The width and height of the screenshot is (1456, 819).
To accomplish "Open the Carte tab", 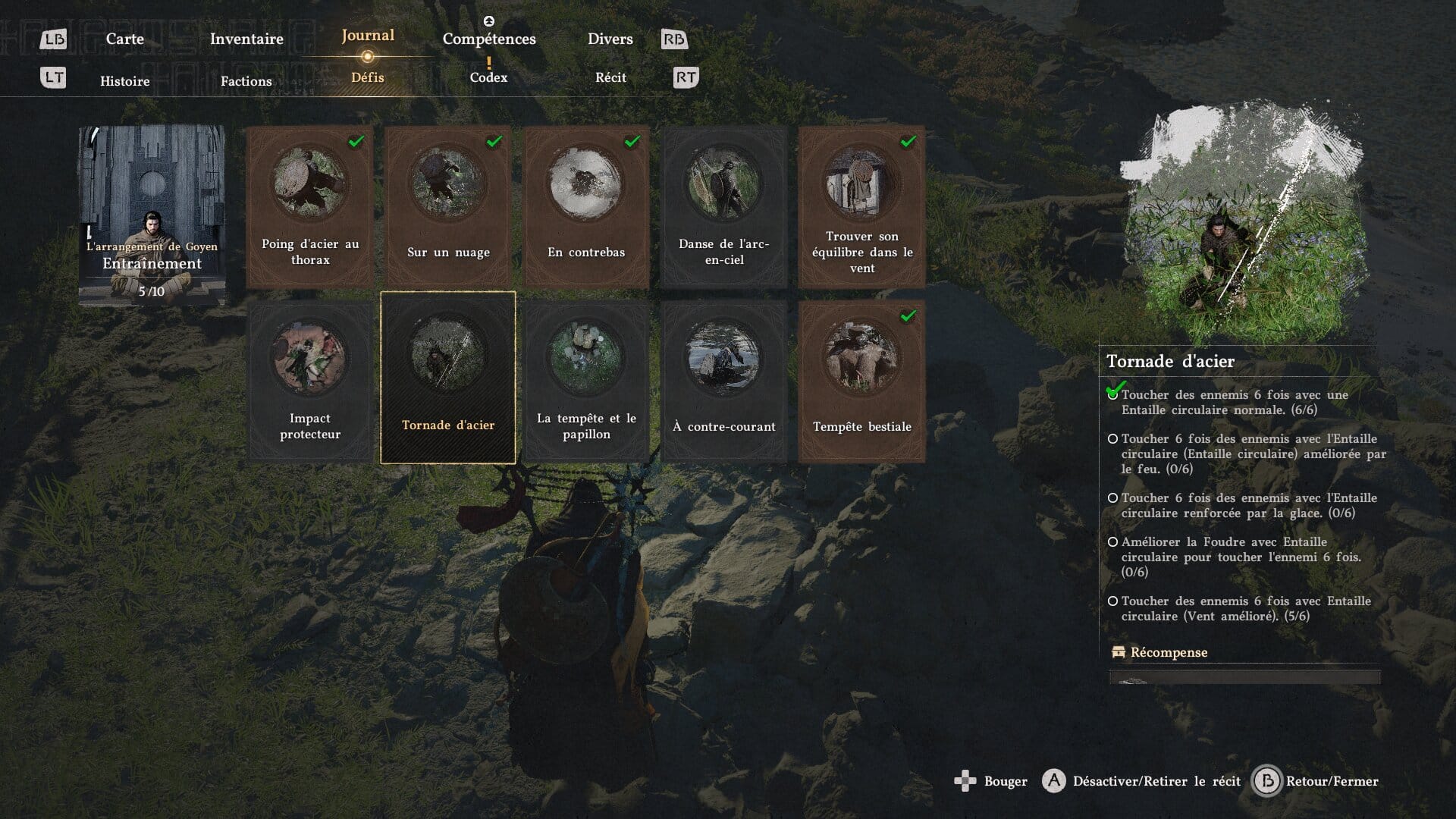I will coord(124,39).
